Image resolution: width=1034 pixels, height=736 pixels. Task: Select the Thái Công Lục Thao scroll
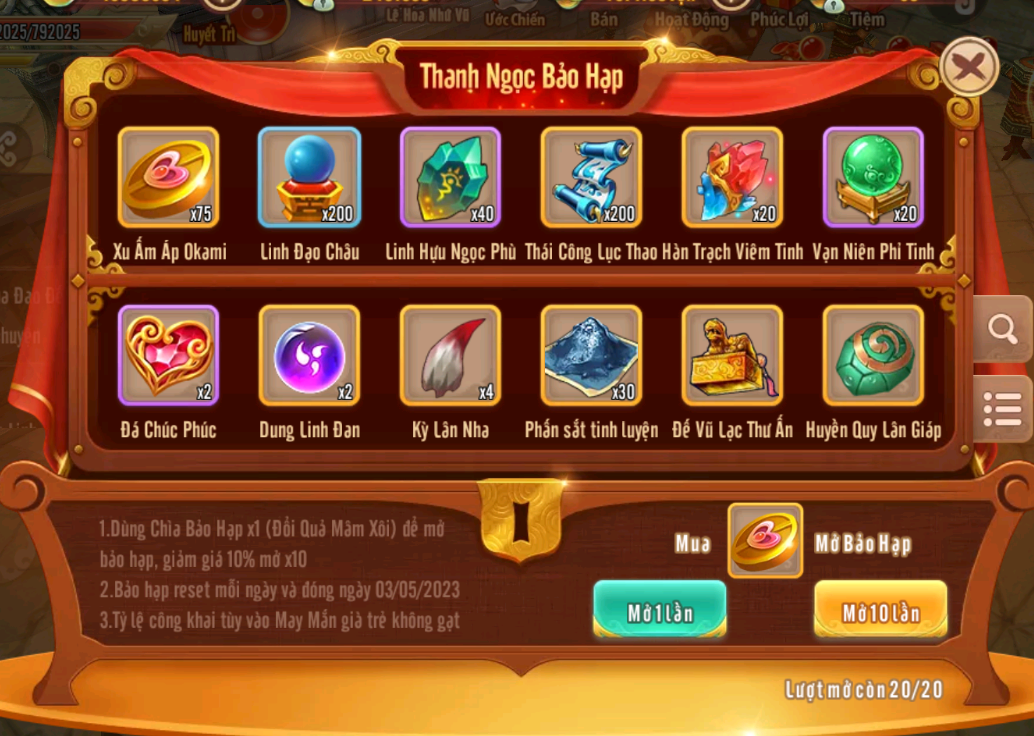(x=591, y=177)
